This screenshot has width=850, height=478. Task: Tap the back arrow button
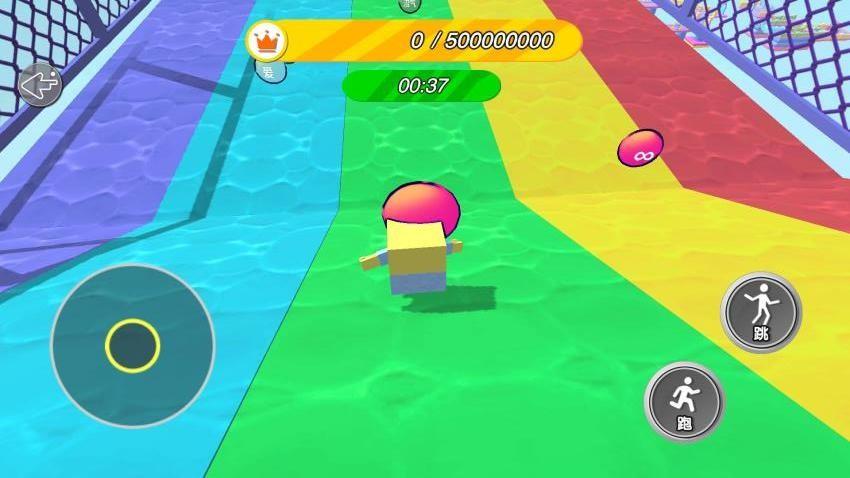click(x=39, y=85)
